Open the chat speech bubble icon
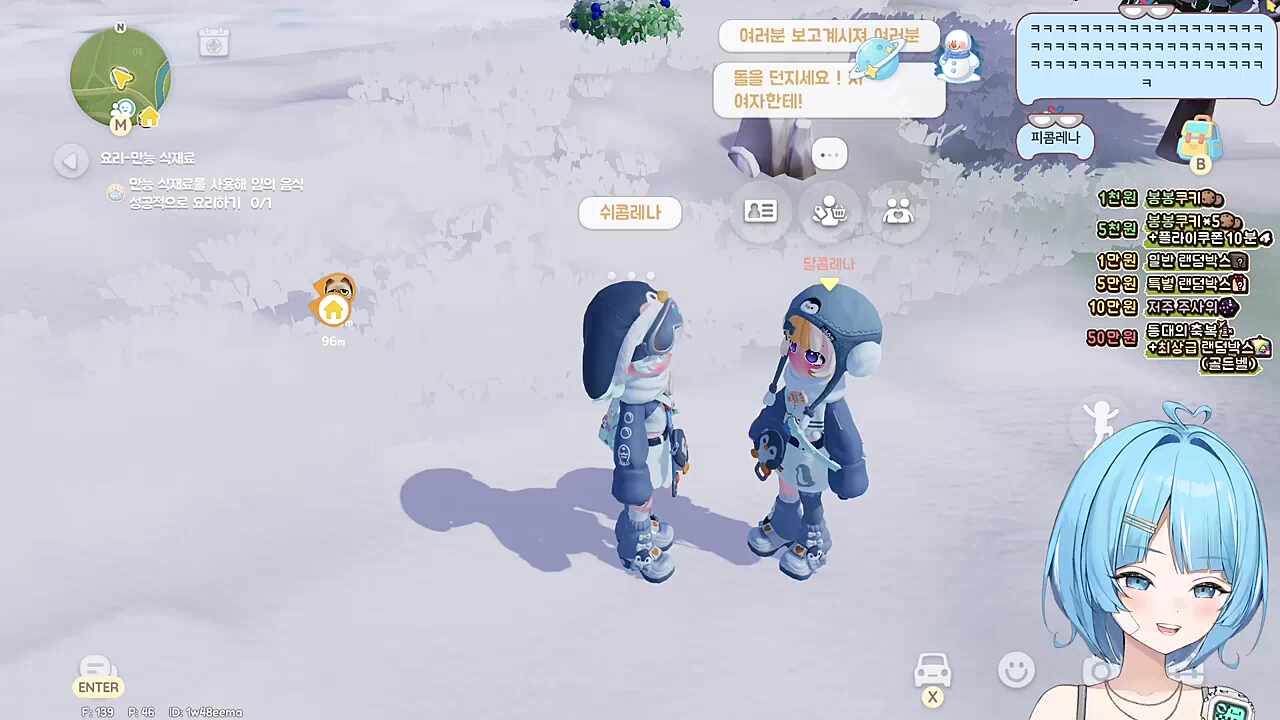 97,669
